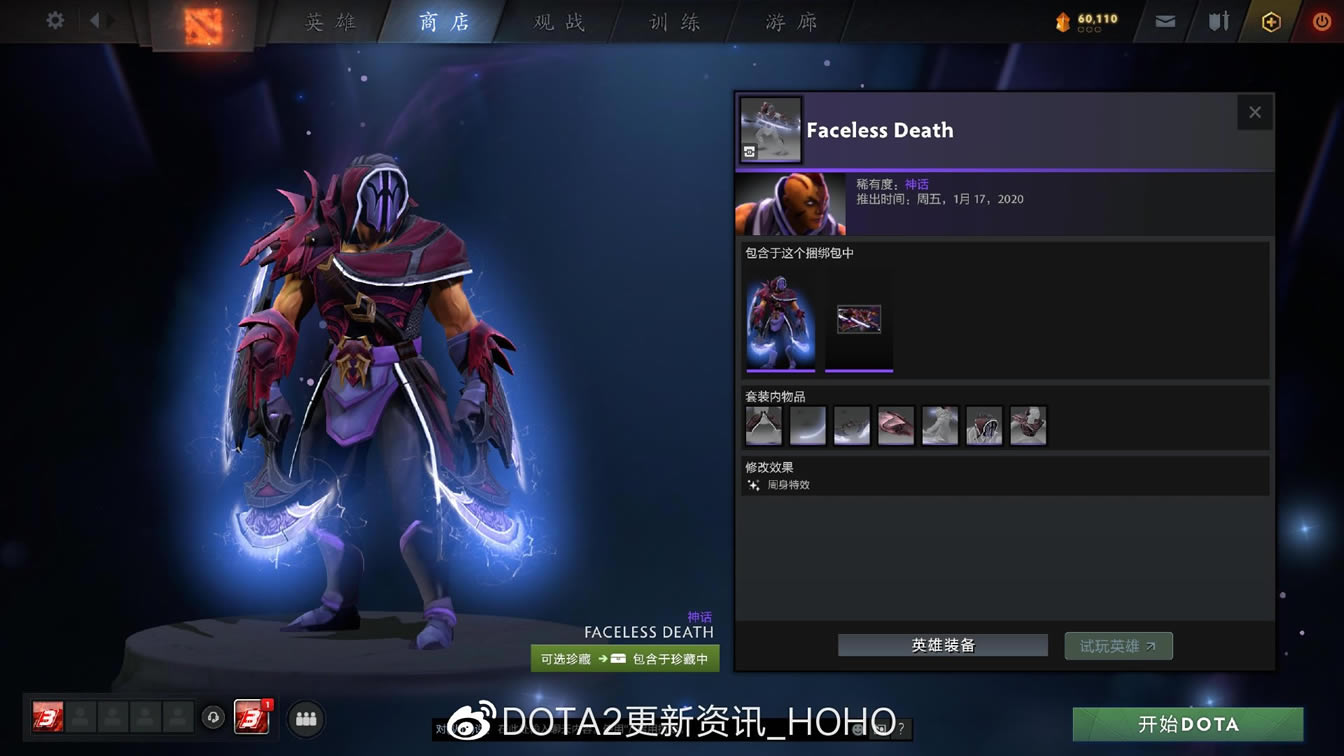1344x756 pixels.
Task: Click the shards currency icon beside 60,110
Action: point(1062,18)
